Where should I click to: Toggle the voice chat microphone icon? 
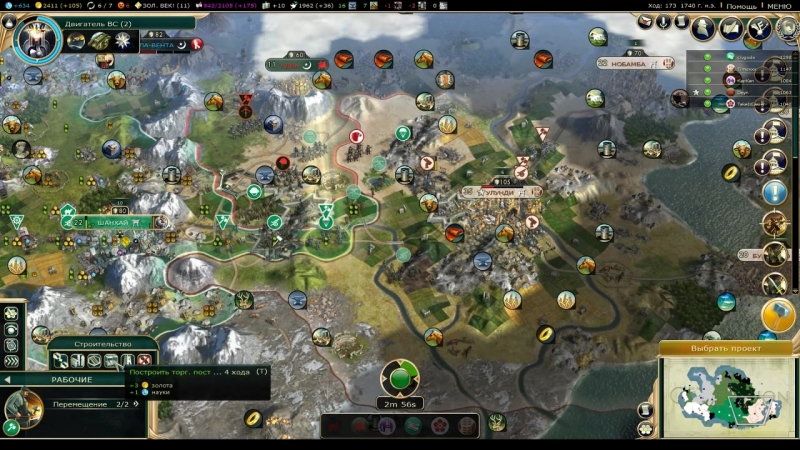663,22
